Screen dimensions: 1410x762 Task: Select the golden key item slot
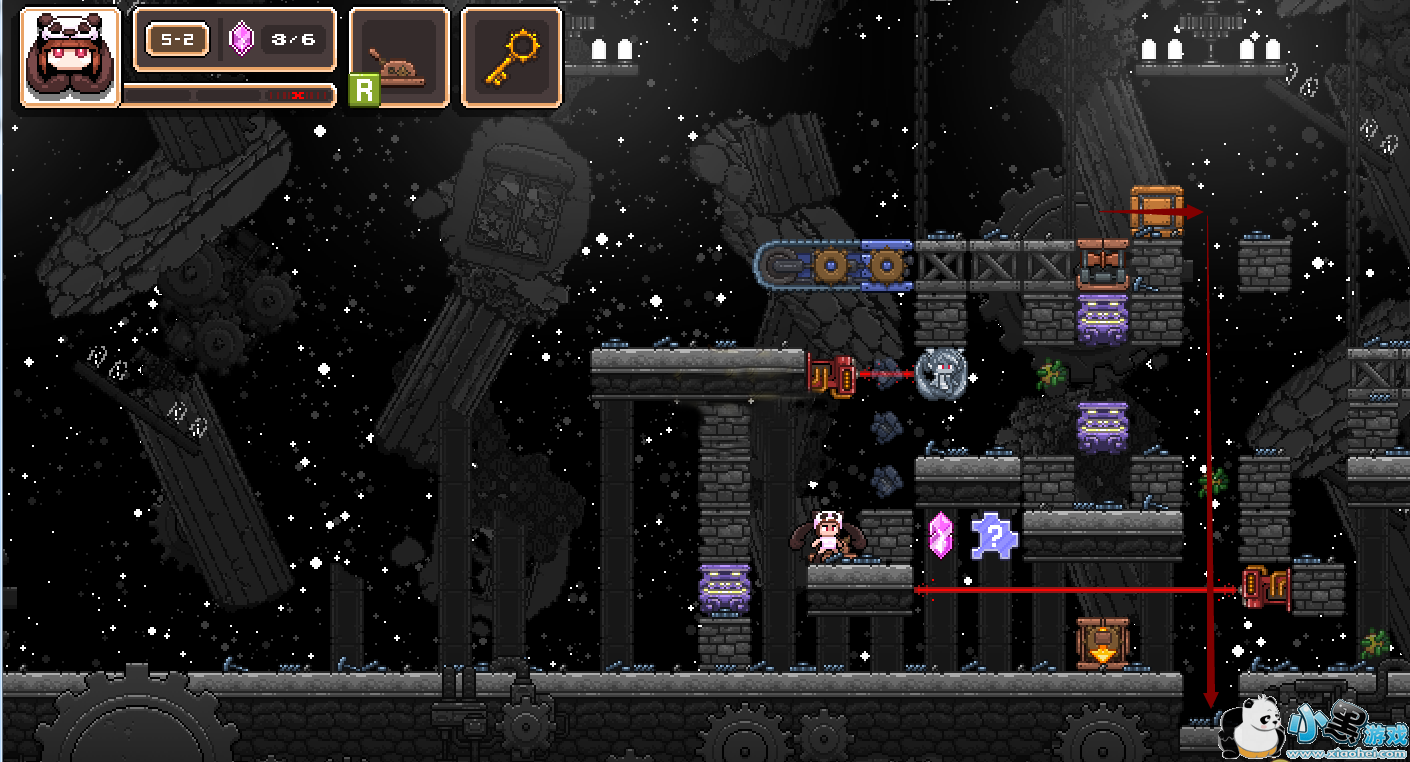click(x=511, y=57)
